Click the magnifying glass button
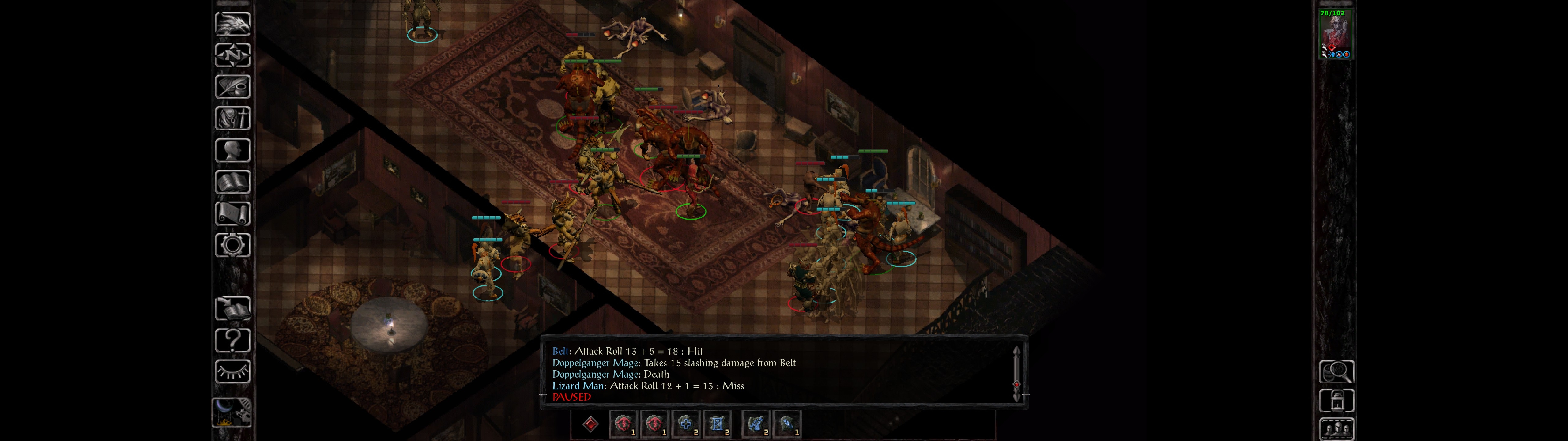Viewport: 1568px width, 441px height. (1336, 371)
